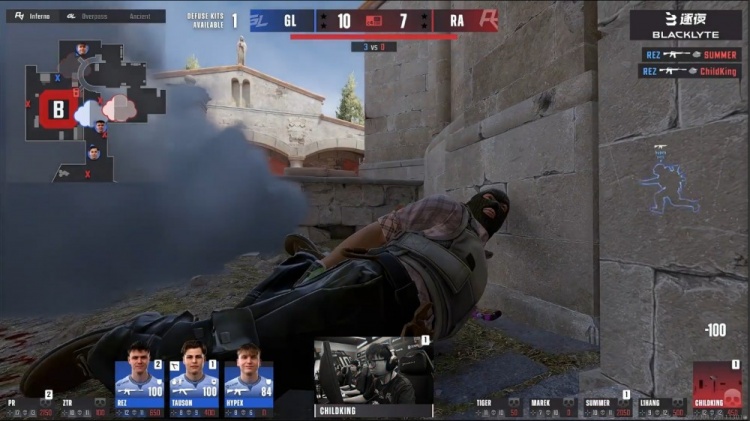Screen dimensions: 750x421
Task: Select the dead player slot for PR
Action: (30, 406)
